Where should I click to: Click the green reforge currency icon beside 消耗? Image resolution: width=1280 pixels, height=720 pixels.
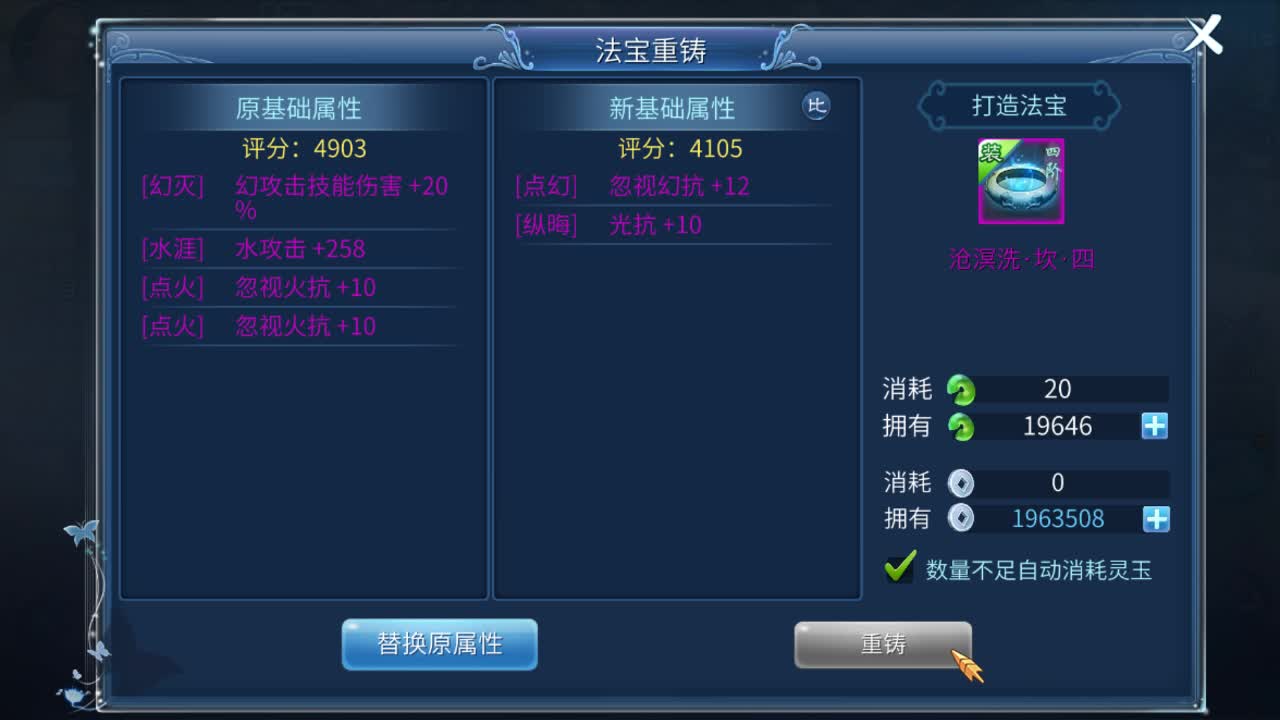962,389
